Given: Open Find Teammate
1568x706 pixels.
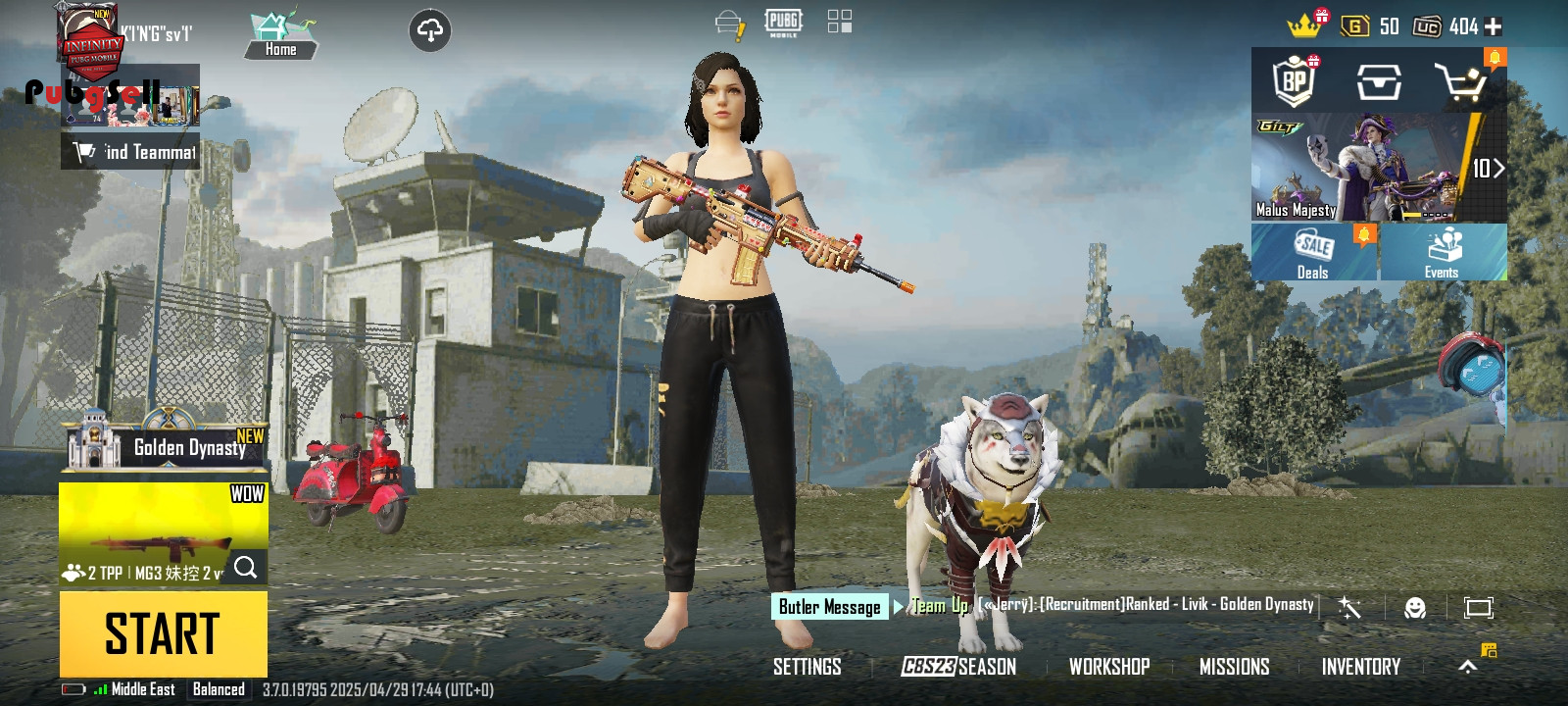Looking at the screenshot, I should (x=131, y=152).
